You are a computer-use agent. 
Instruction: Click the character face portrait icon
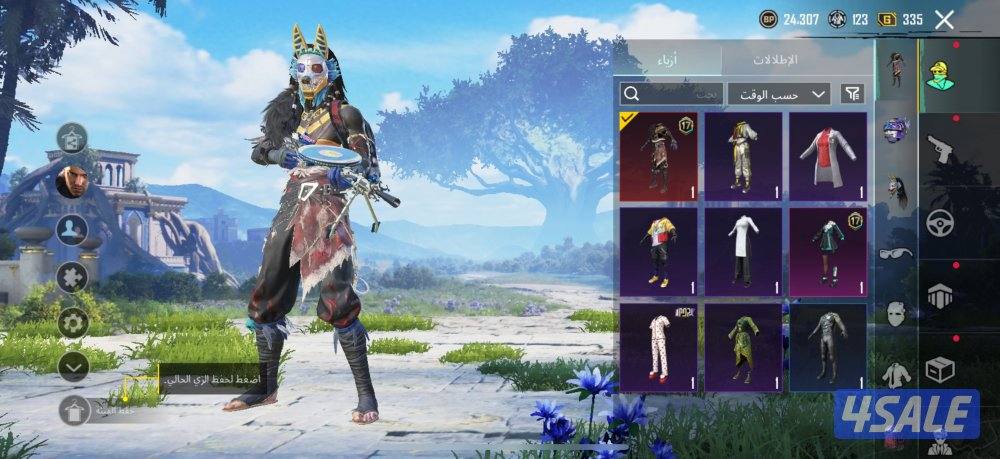[x=71, y=182]
